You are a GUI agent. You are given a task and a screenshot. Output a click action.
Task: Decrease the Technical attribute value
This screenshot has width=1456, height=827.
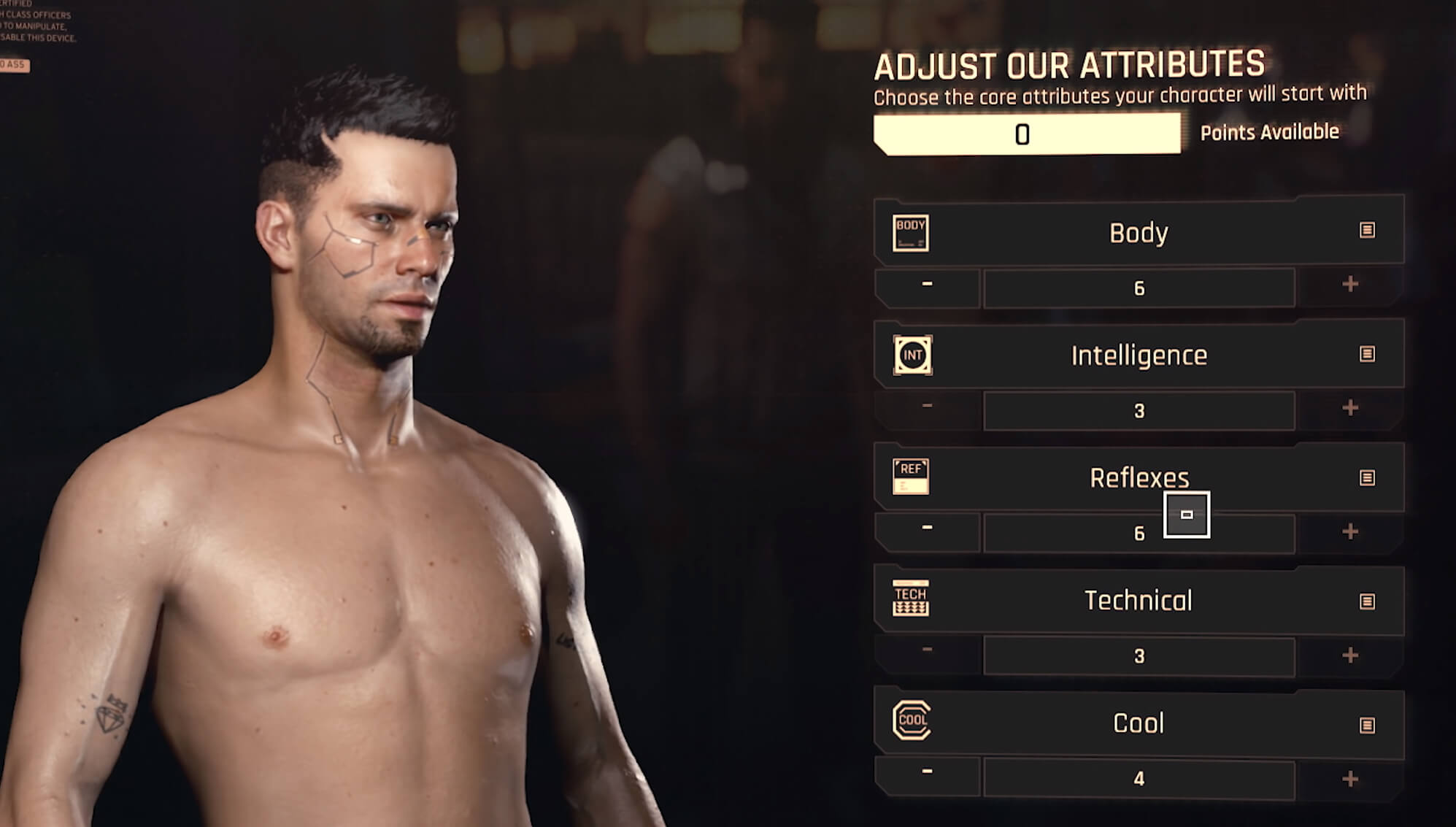[927, 650]
